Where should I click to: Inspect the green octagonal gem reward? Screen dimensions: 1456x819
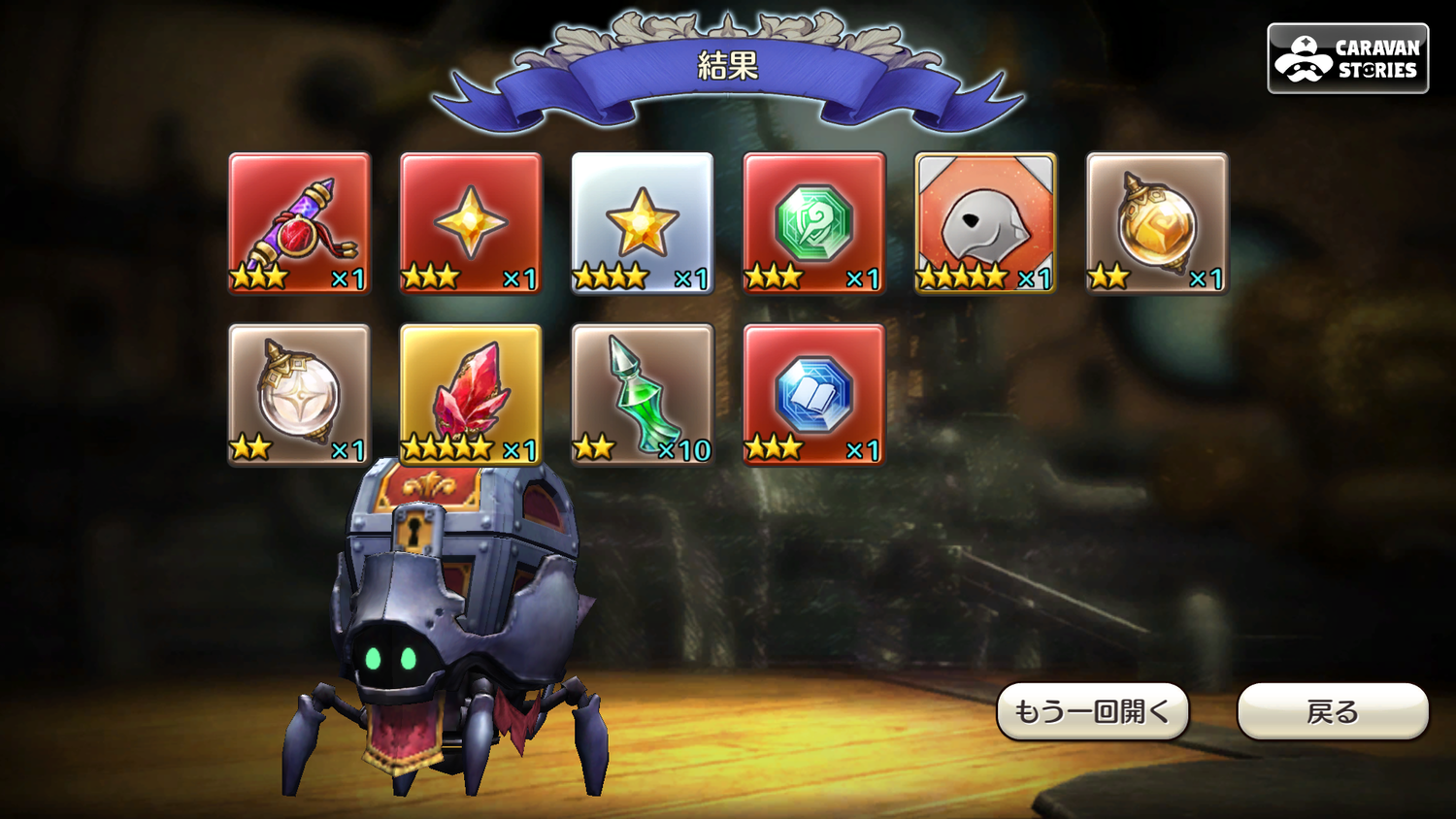coord(813,222)
